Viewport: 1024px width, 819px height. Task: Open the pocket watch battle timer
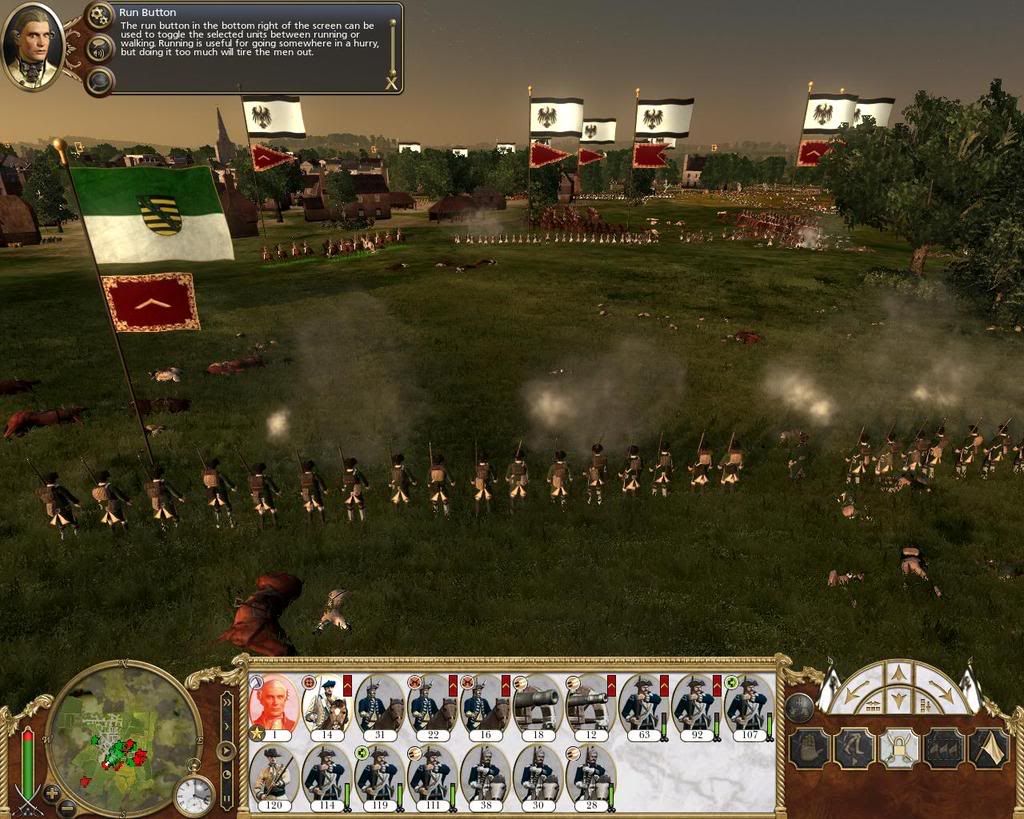pyautogui.click(x=194, y=794)
